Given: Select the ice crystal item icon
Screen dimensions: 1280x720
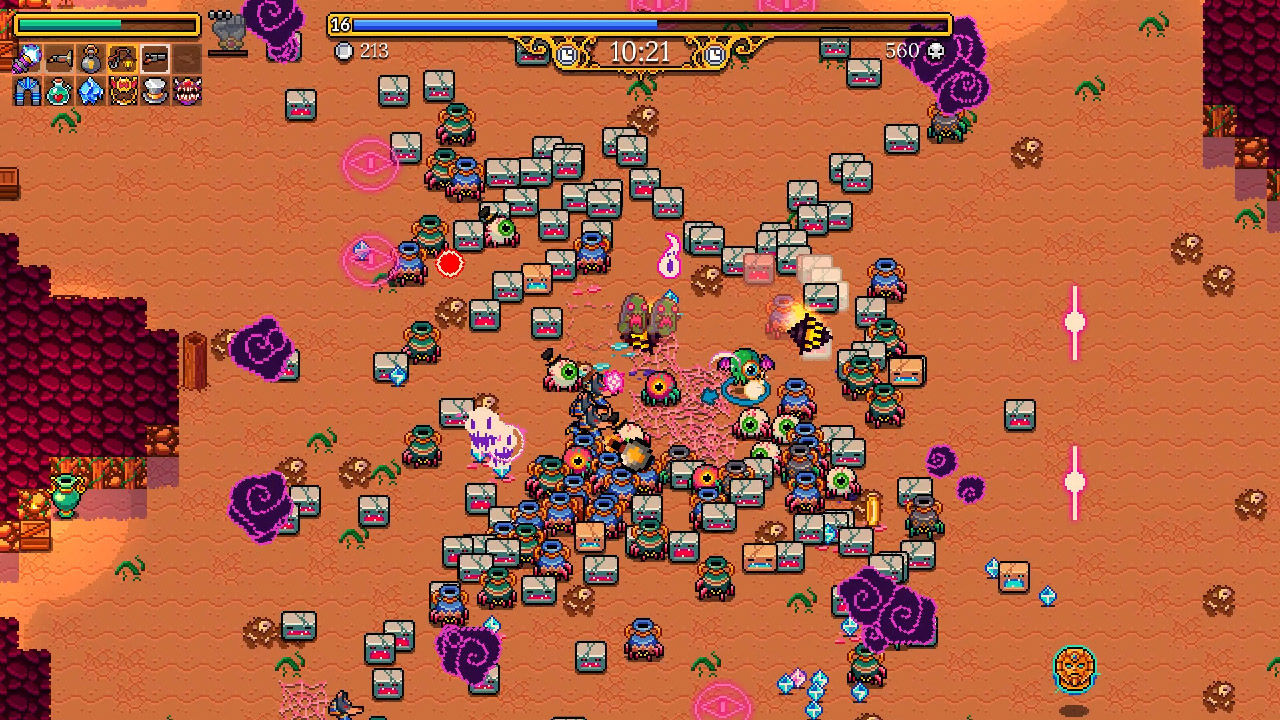Looking at the screenshot, I should [x=90, y=91].
